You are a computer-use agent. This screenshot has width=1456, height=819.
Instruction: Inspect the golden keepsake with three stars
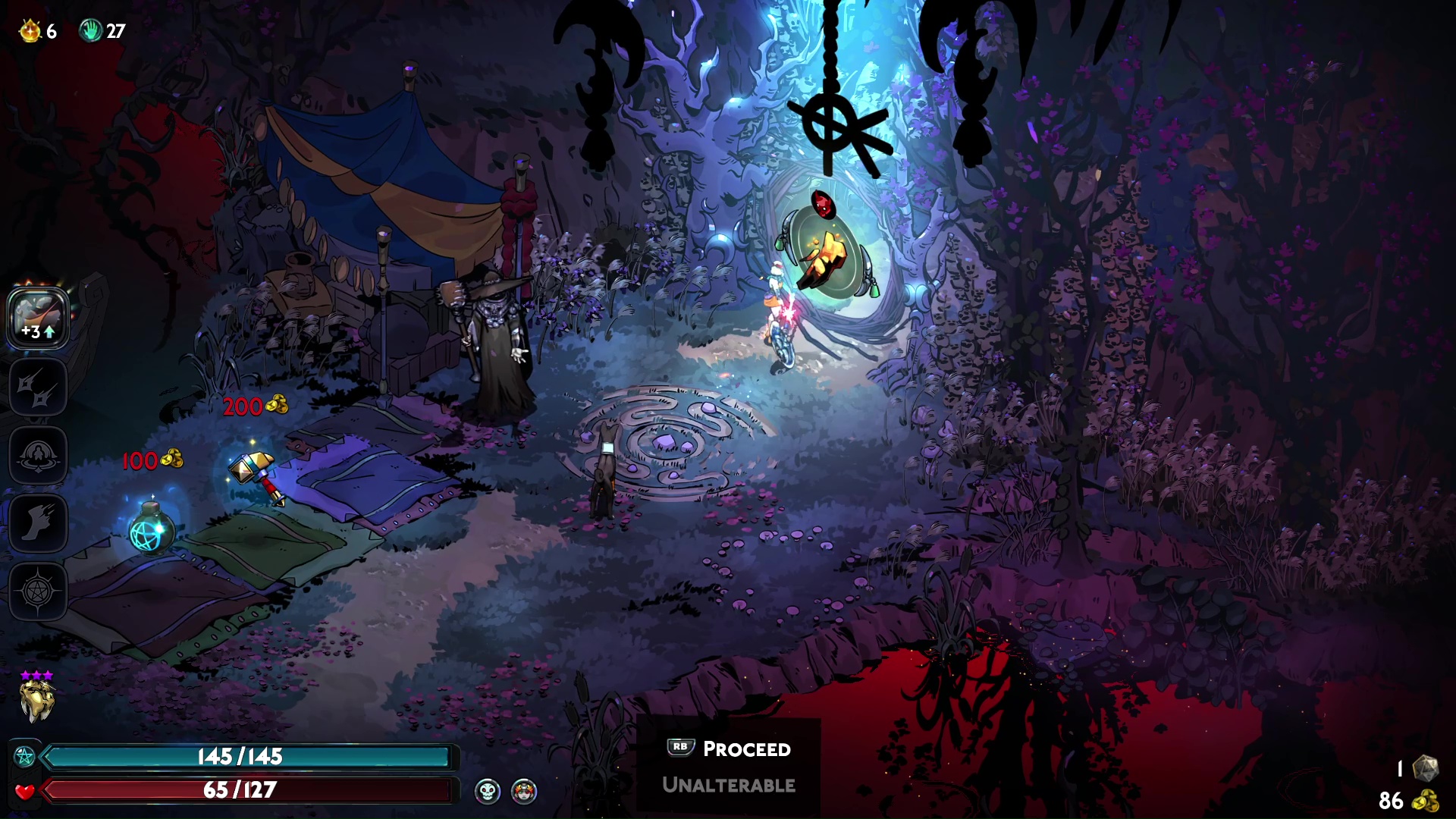(x=37, y=700)
